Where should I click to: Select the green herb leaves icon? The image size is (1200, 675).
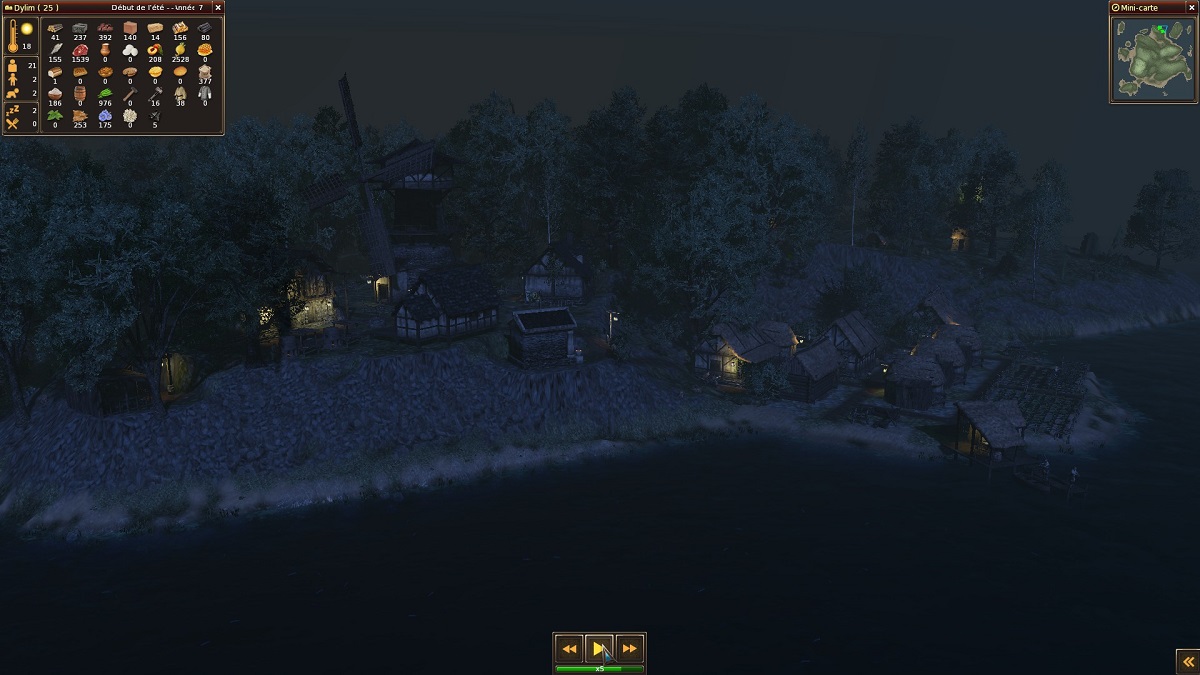click(55, 115)
